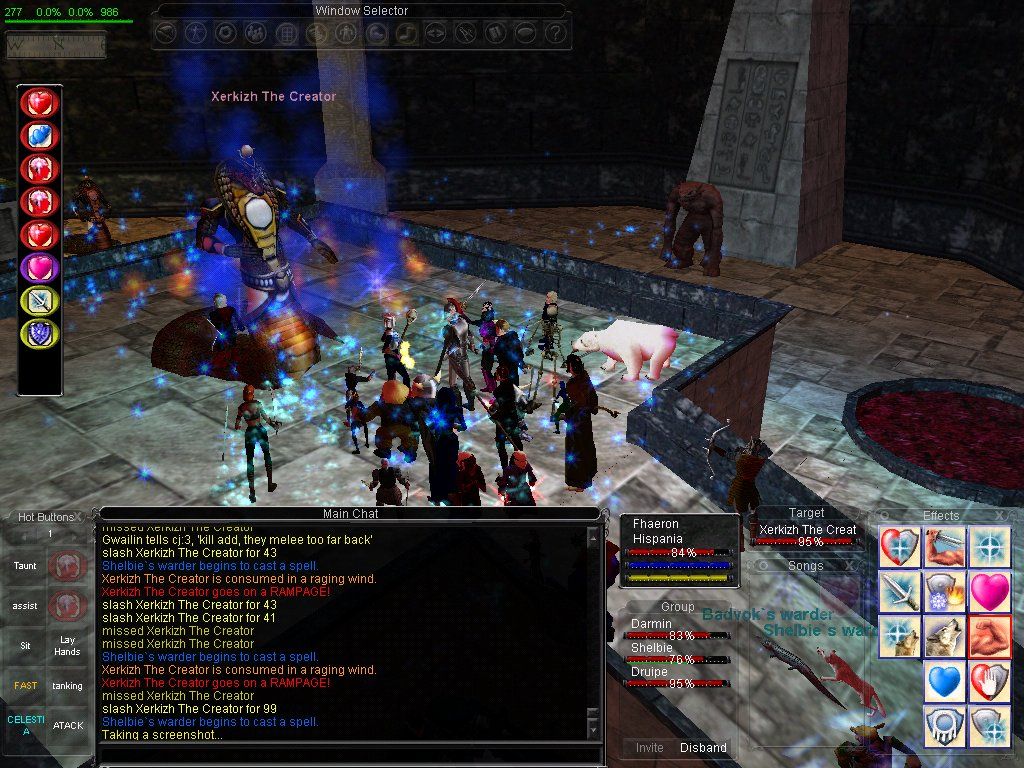
Task: Target group member Druipe
Action: (x=650, y=671)
